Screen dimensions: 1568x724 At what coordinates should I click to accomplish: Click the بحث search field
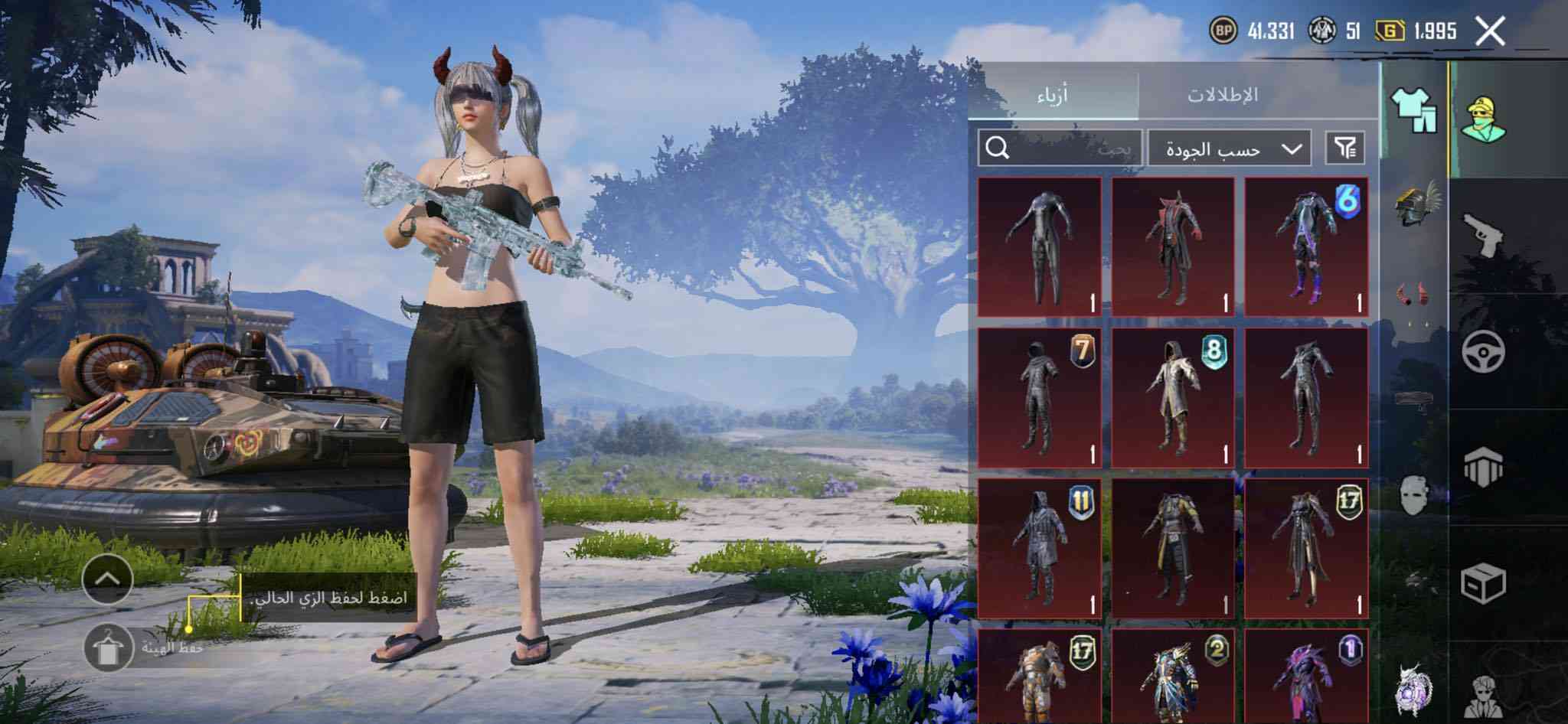[x=1060, y=148]
